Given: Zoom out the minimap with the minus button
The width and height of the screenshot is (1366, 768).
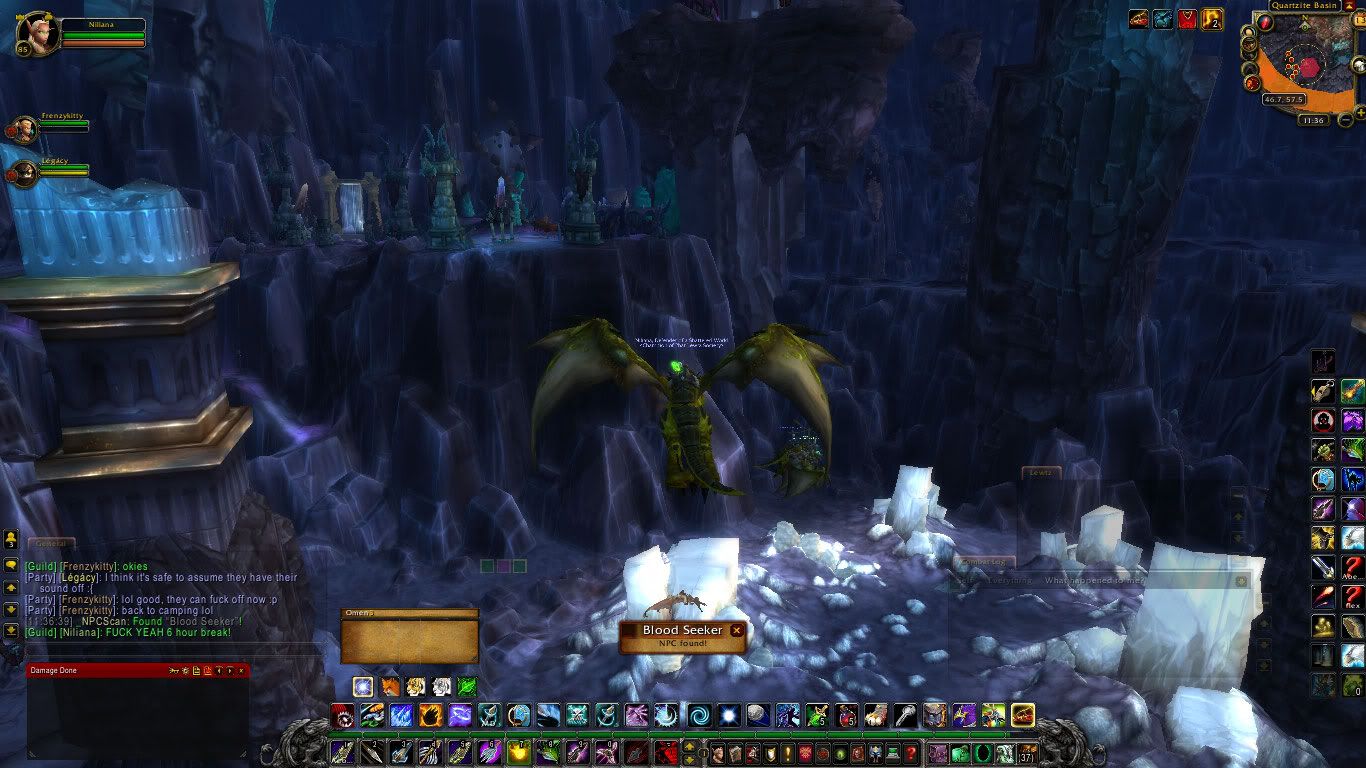Looking at the screenshot, I should click(1346, 120).
